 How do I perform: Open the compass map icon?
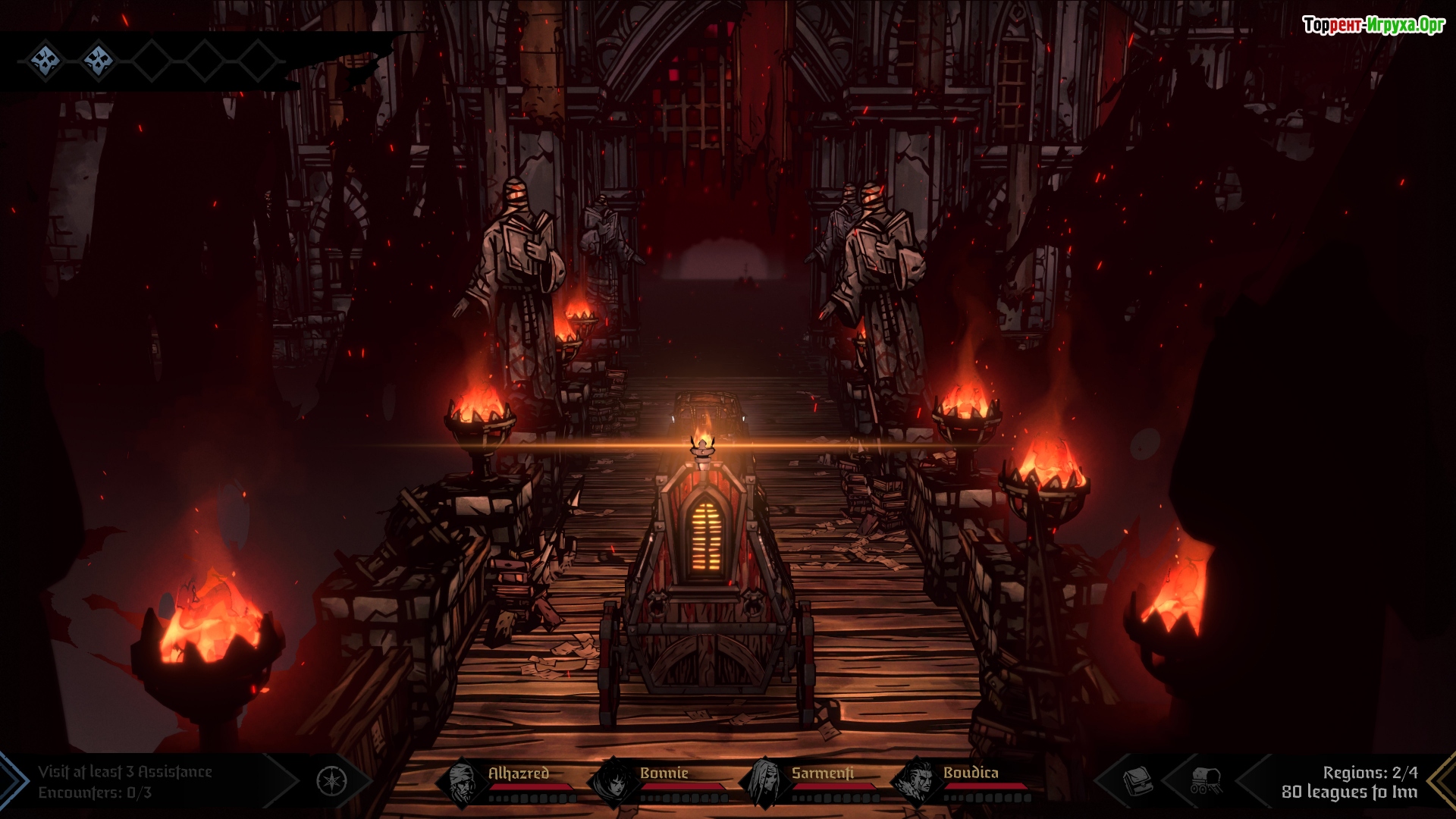(x=331, y=781)
